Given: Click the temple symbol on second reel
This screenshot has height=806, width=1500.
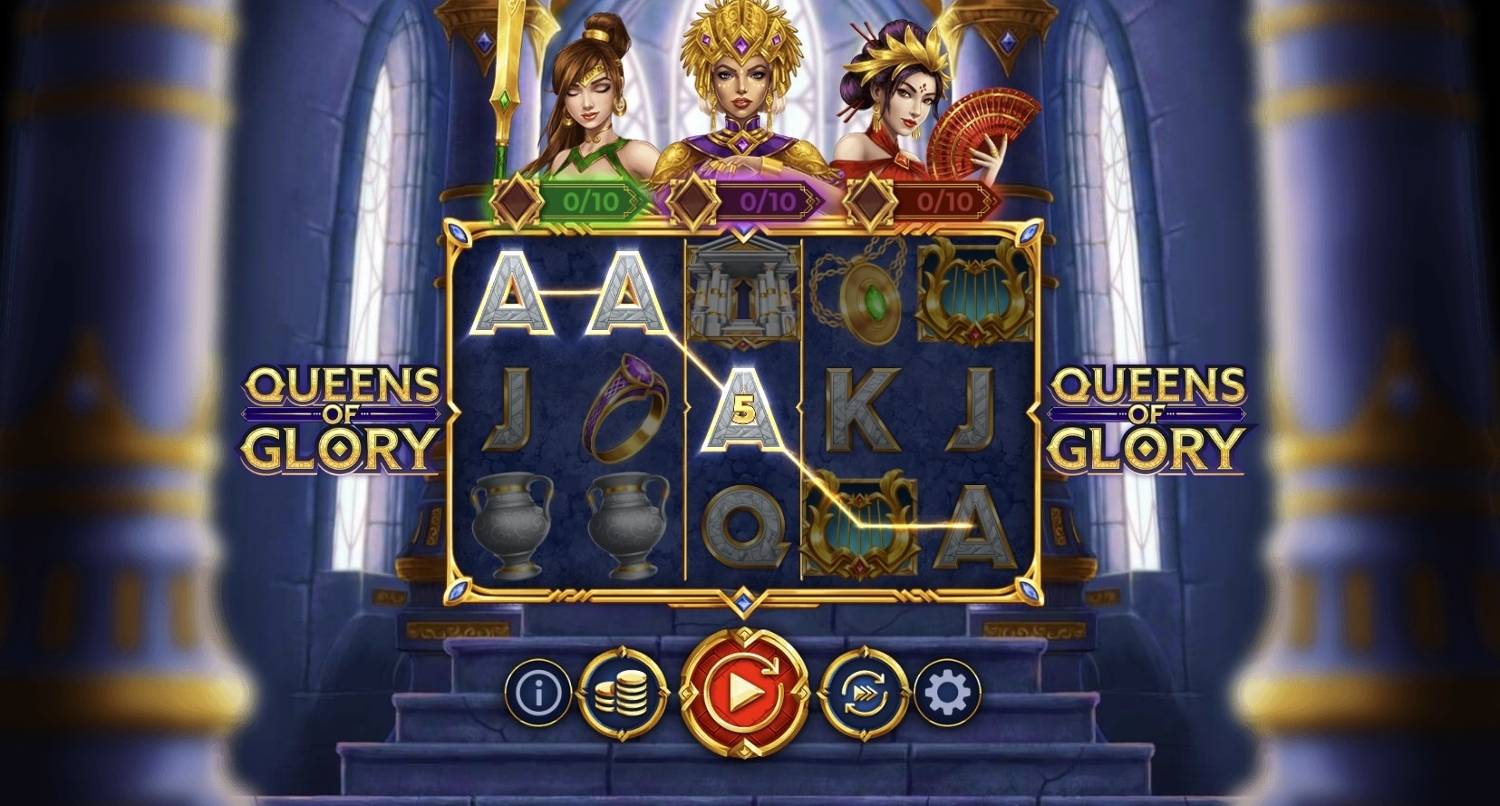Looking at the screenshot, I should 742,292.
